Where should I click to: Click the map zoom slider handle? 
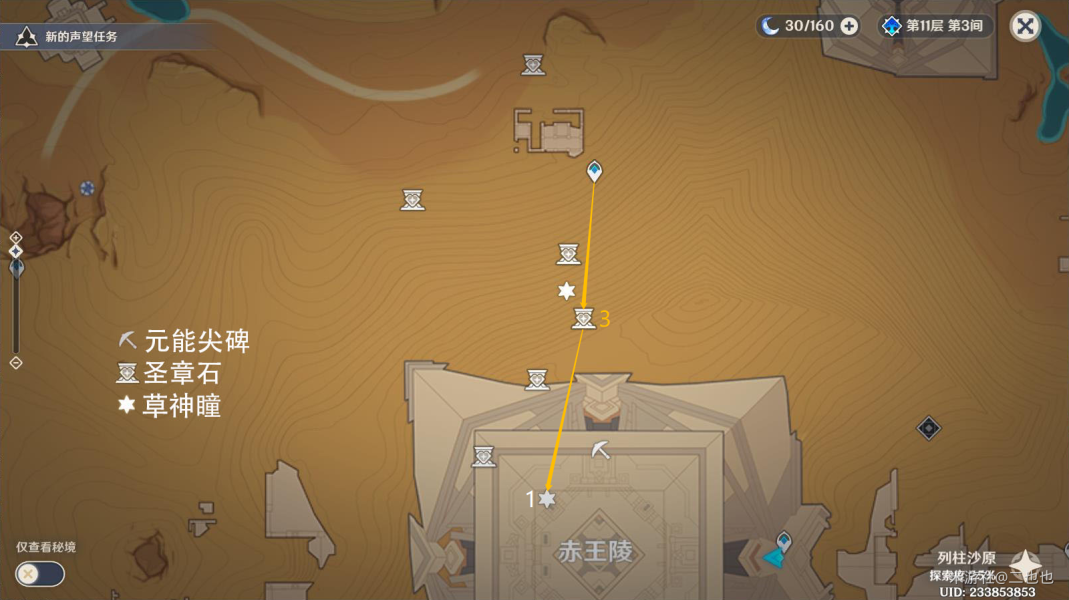(x=16, y=267)
